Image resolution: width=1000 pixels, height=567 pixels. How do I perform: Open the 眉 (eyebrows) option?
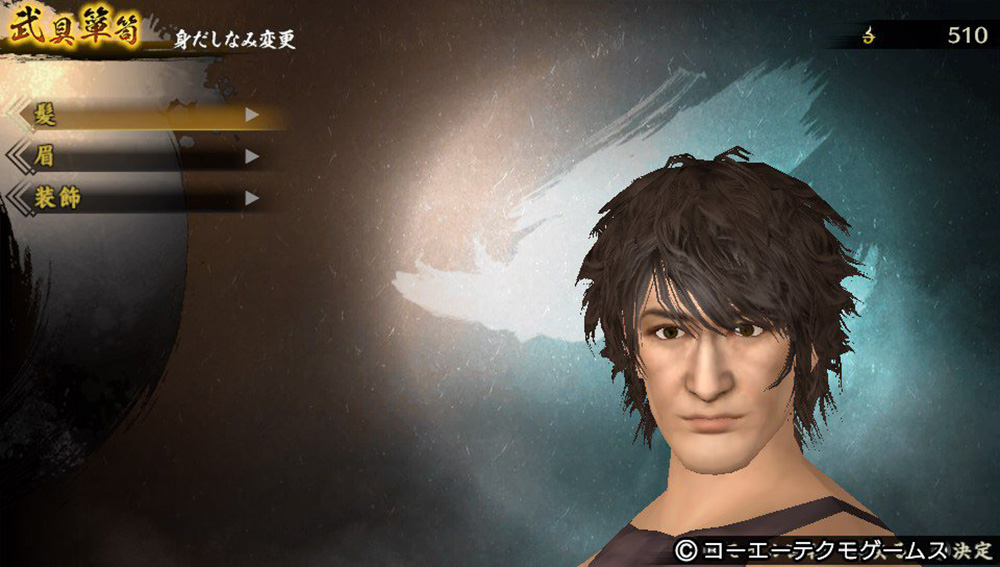click(x=140, y=157)
